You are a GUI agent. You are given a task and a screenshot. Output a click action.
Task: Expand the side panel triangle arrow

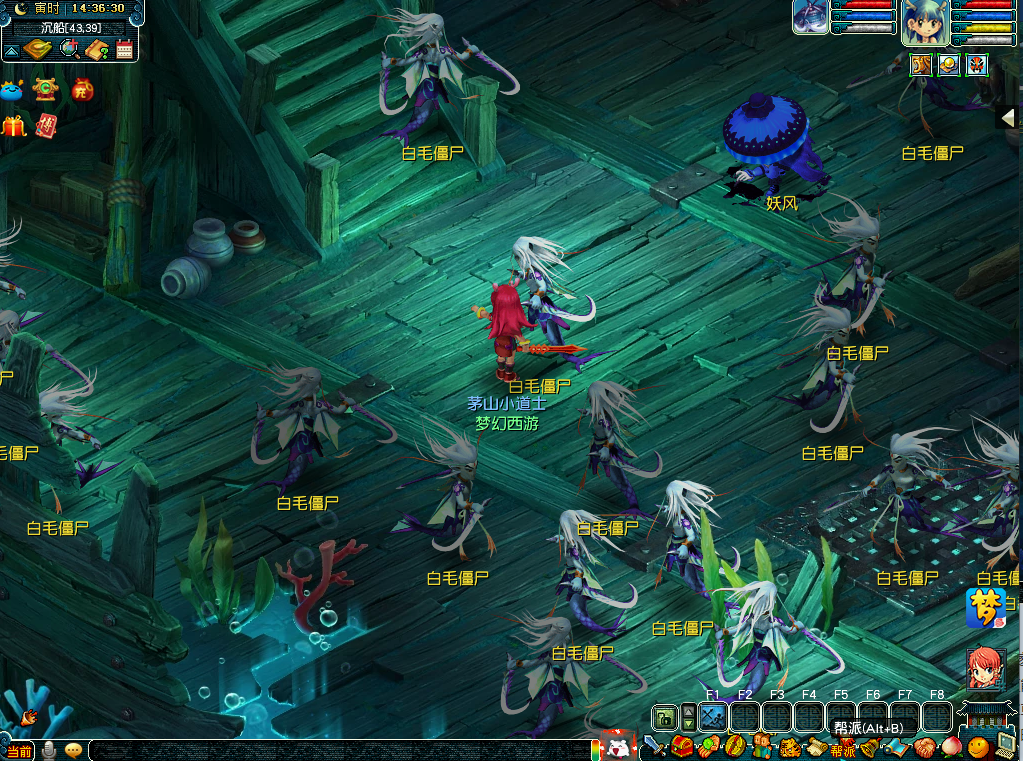coord(1008,118)
